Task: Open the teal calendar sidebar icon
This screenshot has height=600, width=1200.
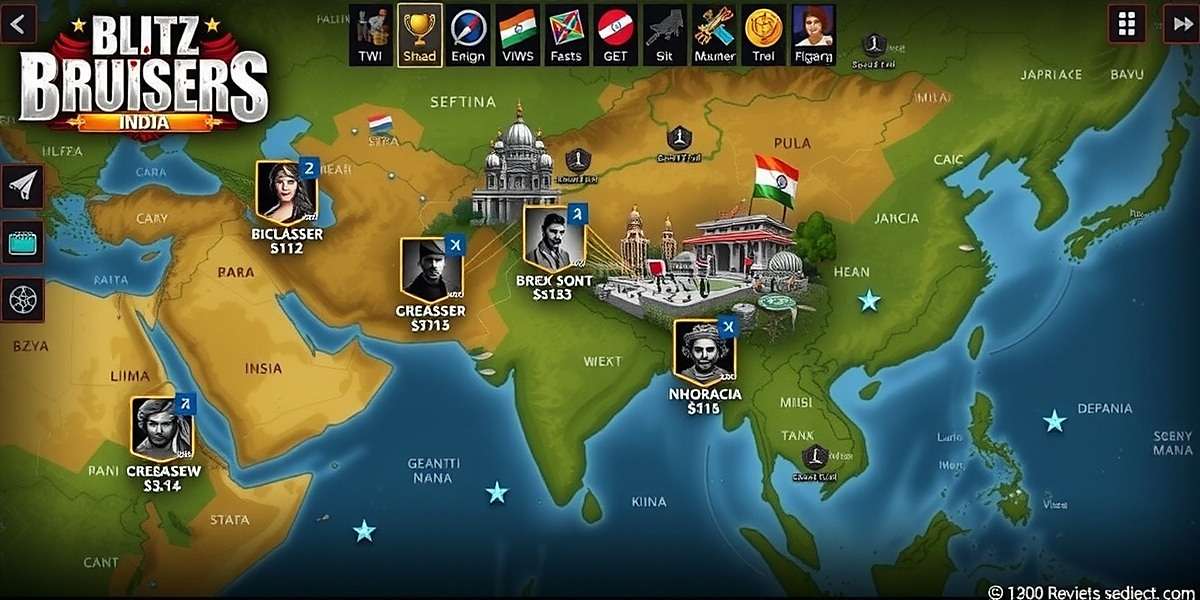Action: pos(22,242)
